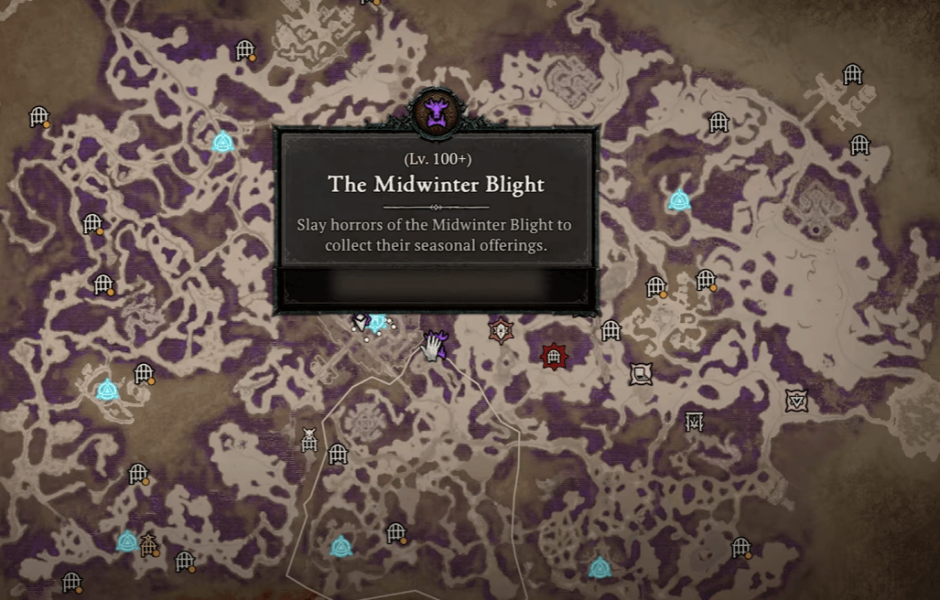Click the orange hut-shaped cellar marker

150,545
